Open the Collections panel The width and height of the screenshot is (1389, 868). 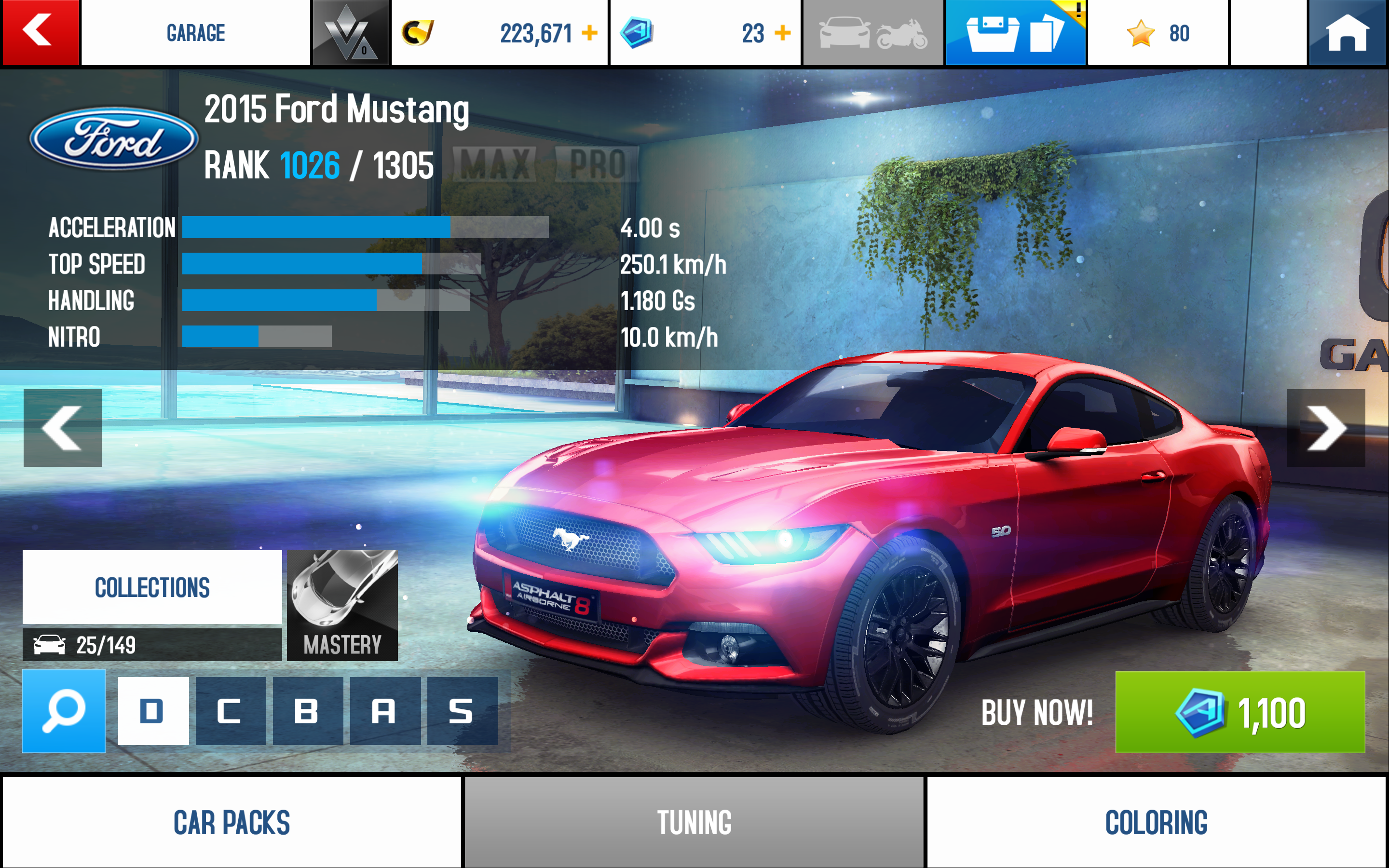[x=152, y=587]
